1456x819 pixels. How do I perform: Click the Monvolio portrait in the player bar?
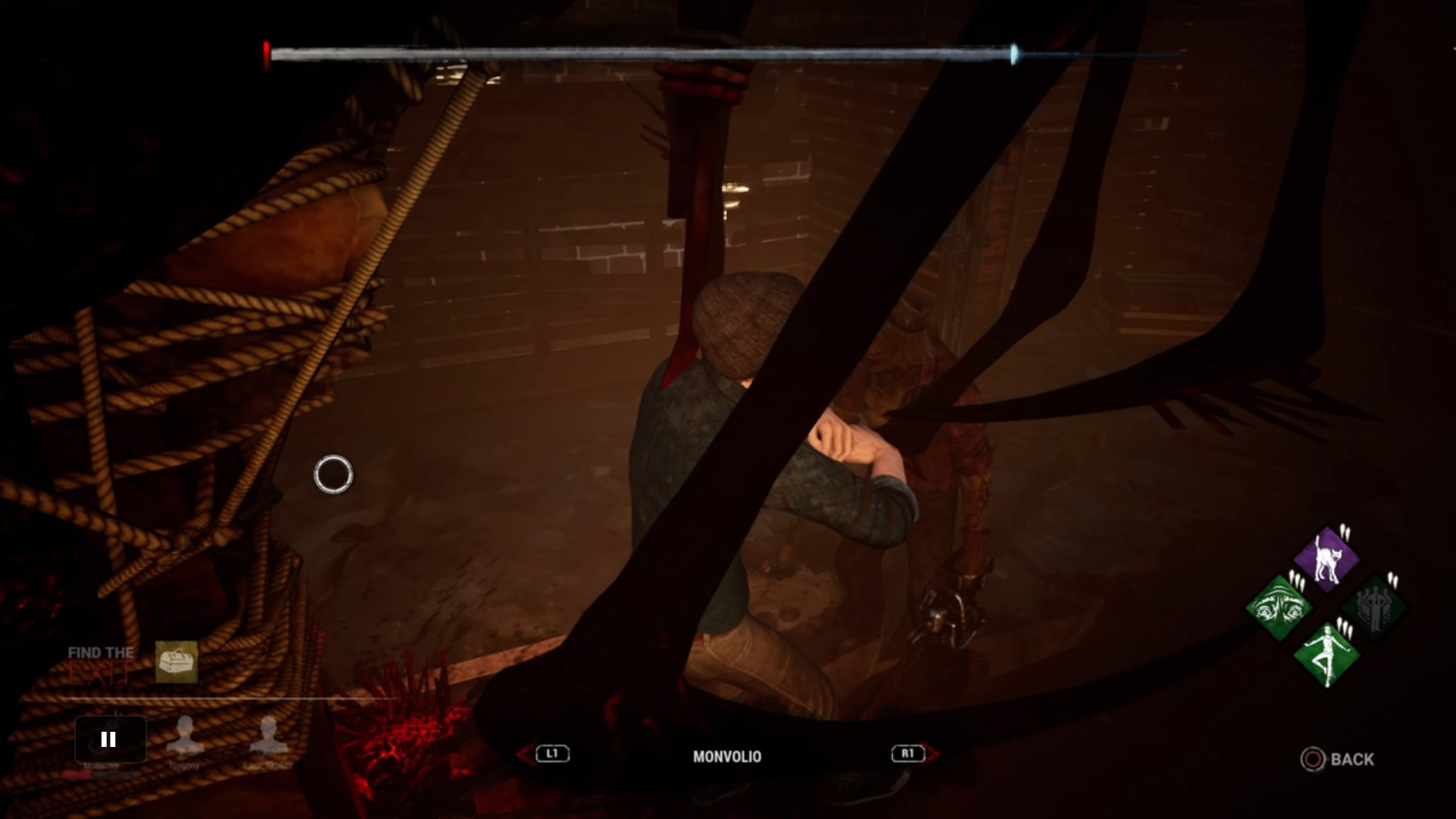point(108,739)
